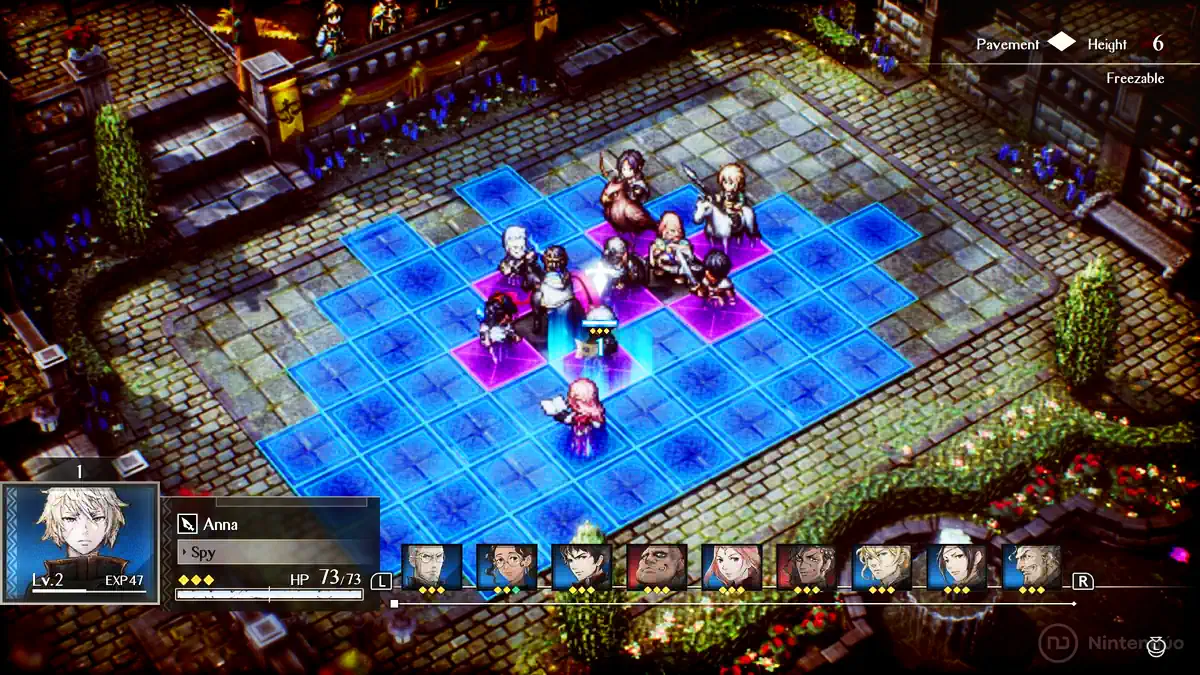Choose the blonde-haired unit's turn order portrait
This screenshot has height=675, width=1200.
tap(882, 567)
